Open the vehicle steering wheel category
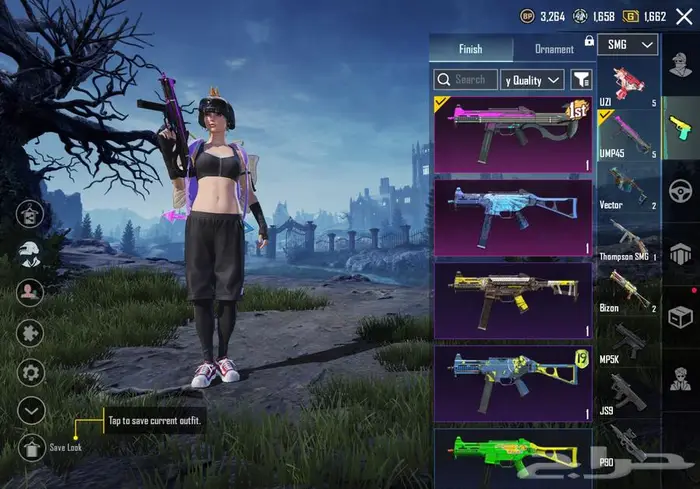Viewport: 700px width, 489px height. coord(680,190)
